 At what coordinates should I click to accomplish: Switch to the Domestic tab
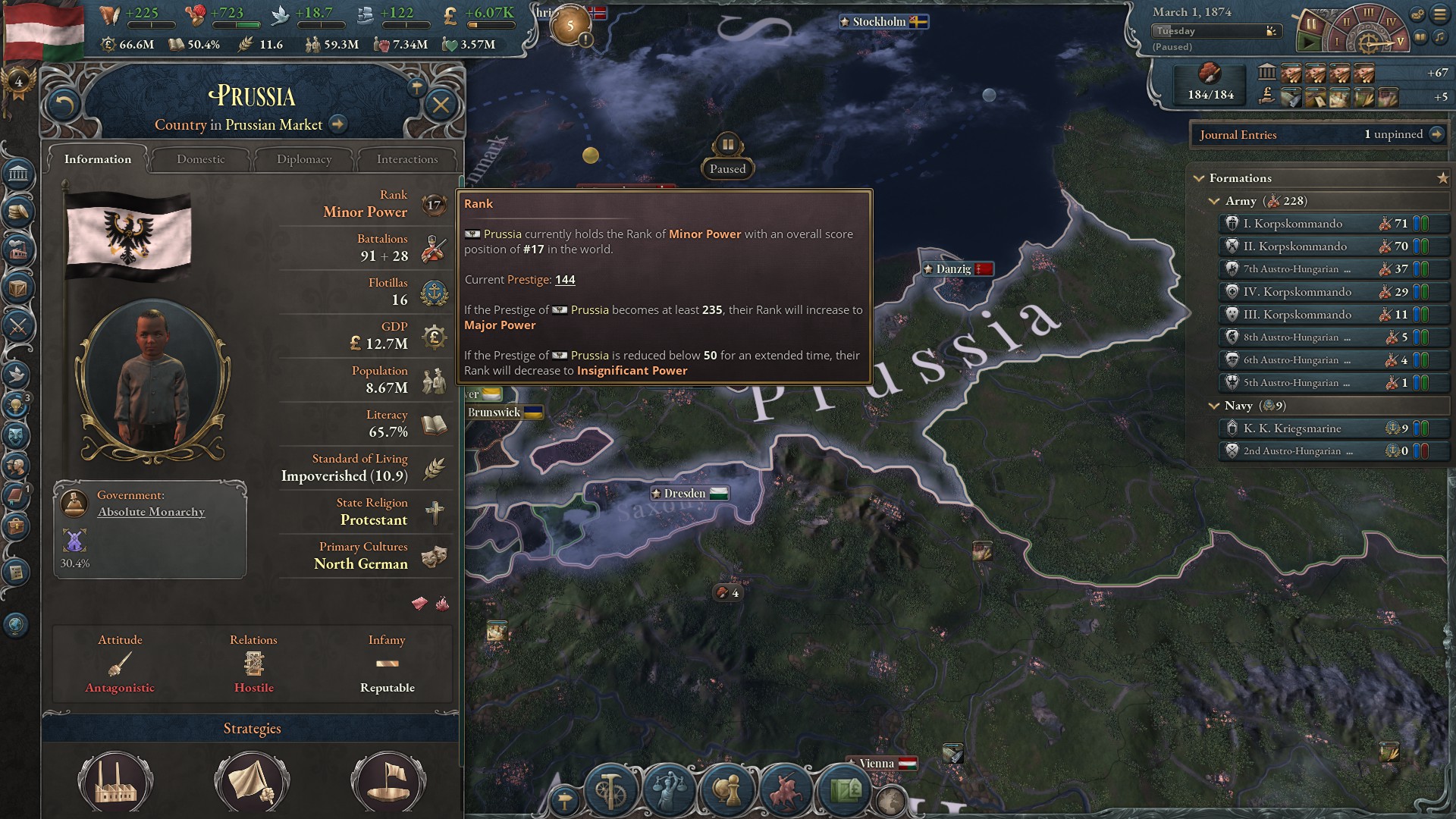[200, 159]
